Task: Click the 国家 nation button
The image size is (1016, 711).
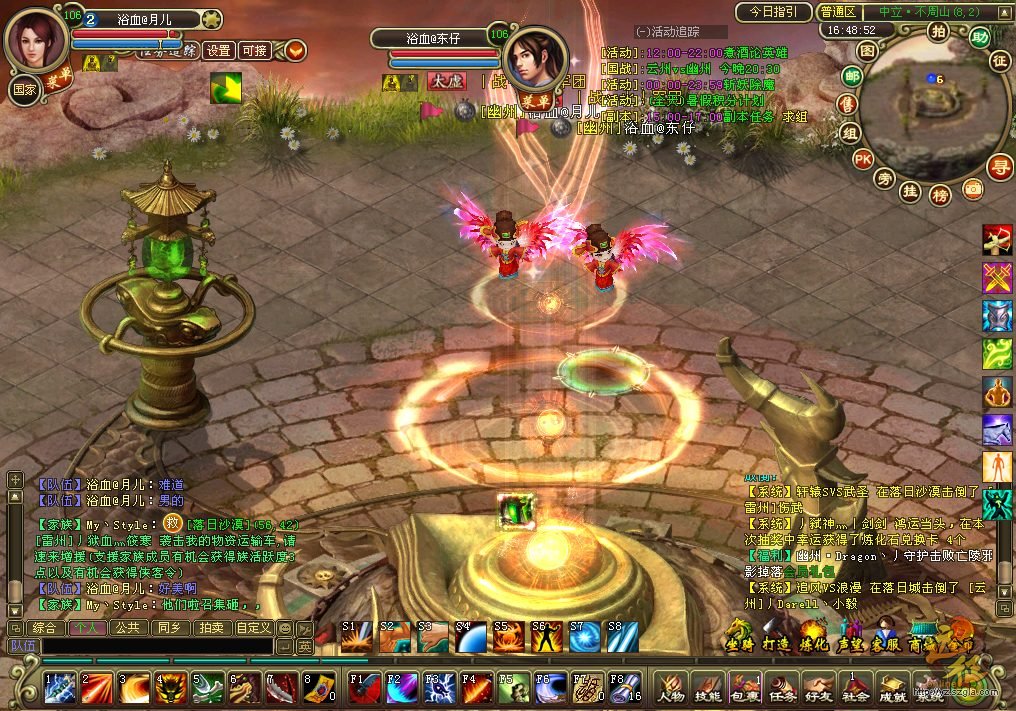Action: coord(24,88)
